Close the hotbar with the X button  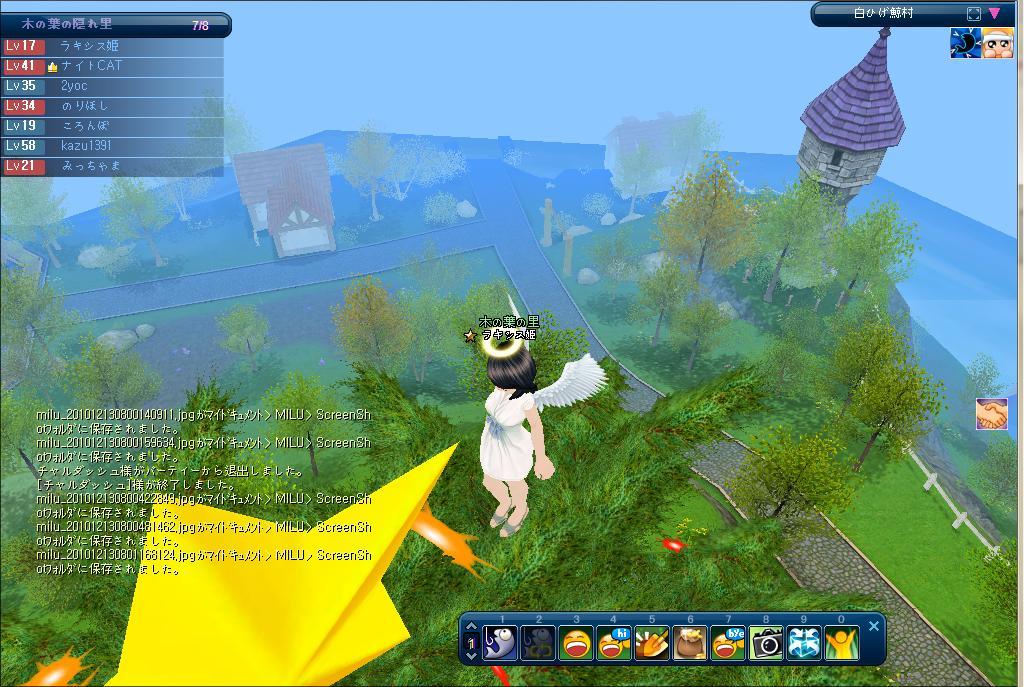(874, 626)
